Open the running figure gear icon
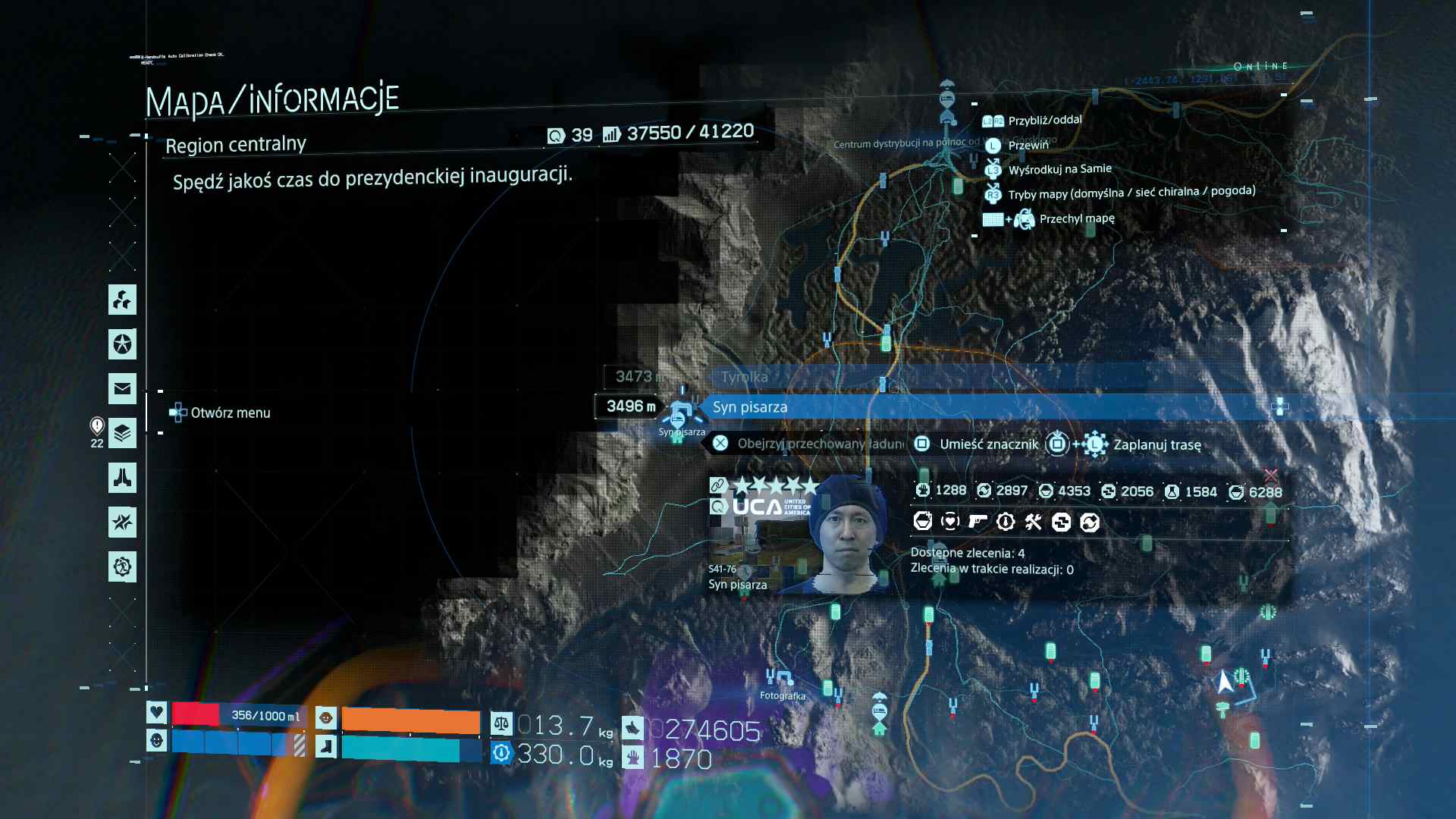The height and width of the screenshot is (819, 1456). (122, 566)
